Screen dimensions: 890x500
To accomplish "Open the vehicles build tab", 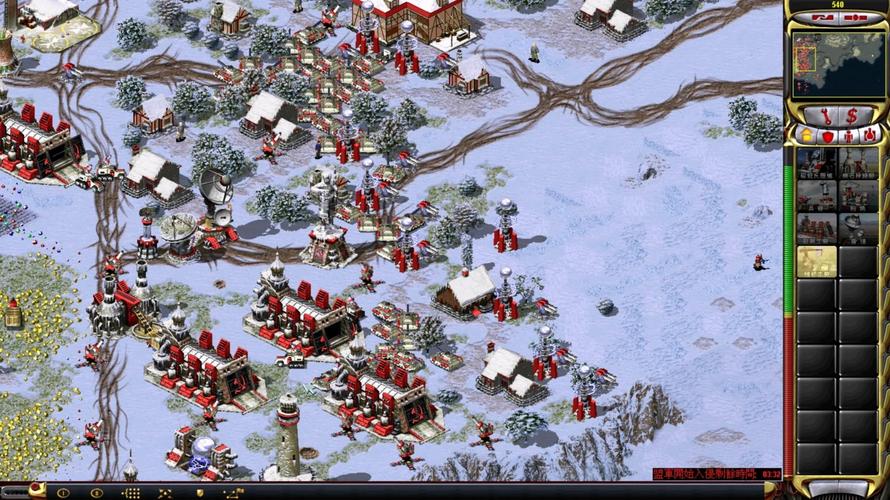I will (869, 134).
